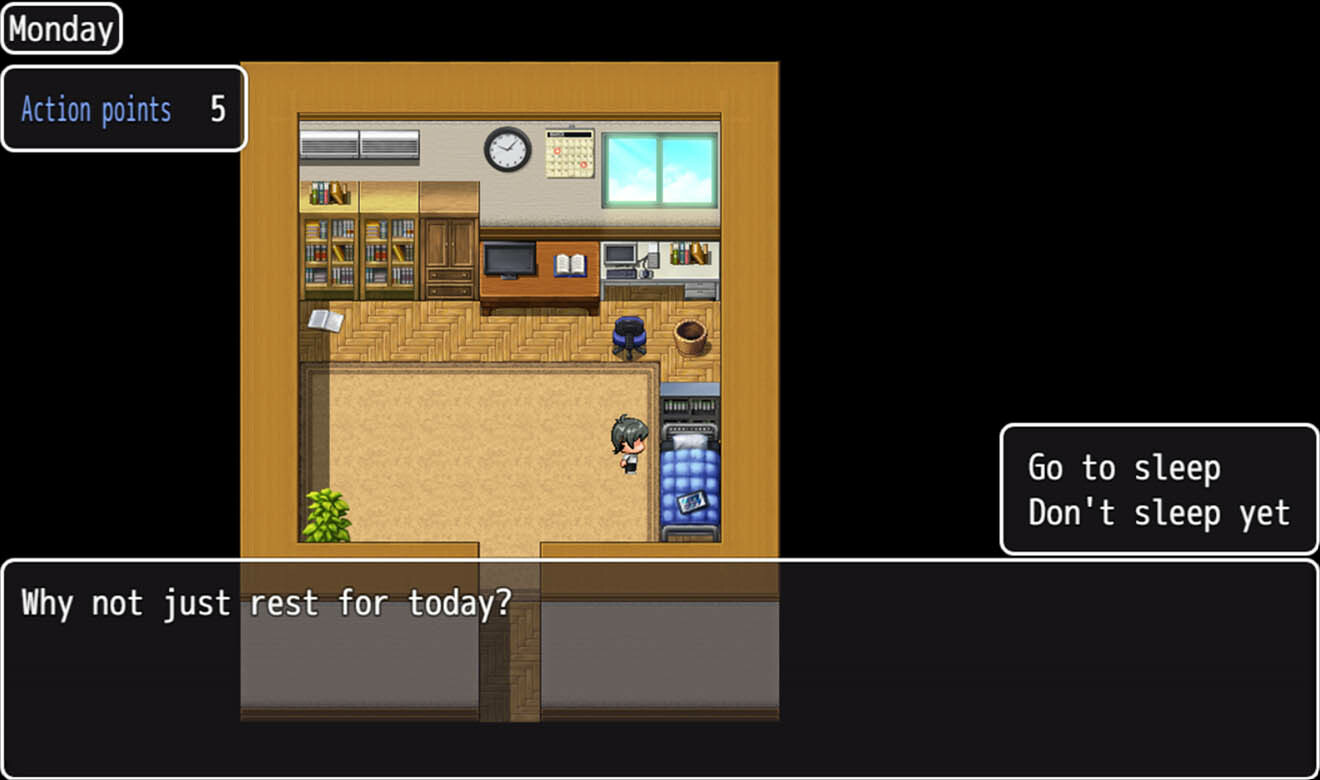The image size is (1320, 780).
Task: Click the Monday day indicator
Action: pos(60,28)
